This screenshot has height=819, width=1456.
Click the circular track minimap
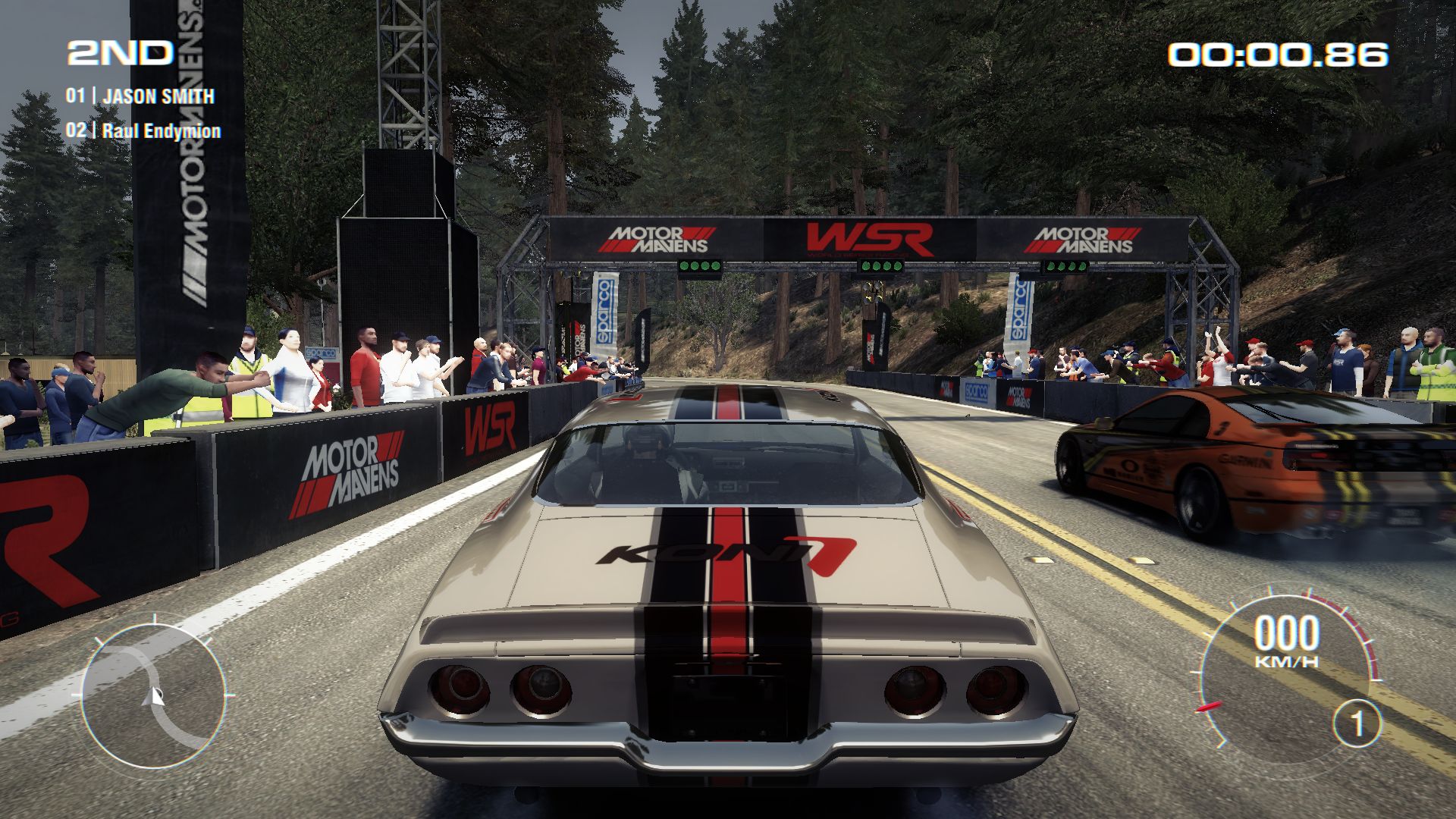click(154, 694)
